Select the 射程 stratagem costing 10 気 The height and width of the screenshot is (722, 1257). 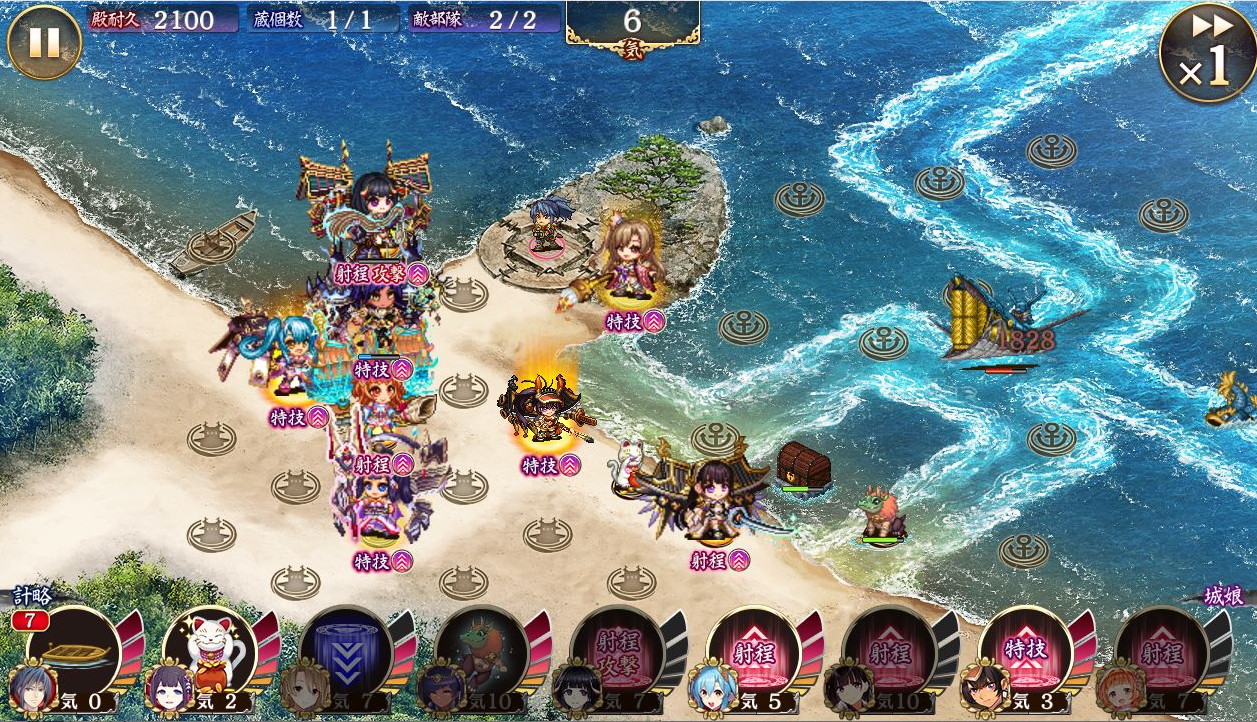(x=890, y=652)
